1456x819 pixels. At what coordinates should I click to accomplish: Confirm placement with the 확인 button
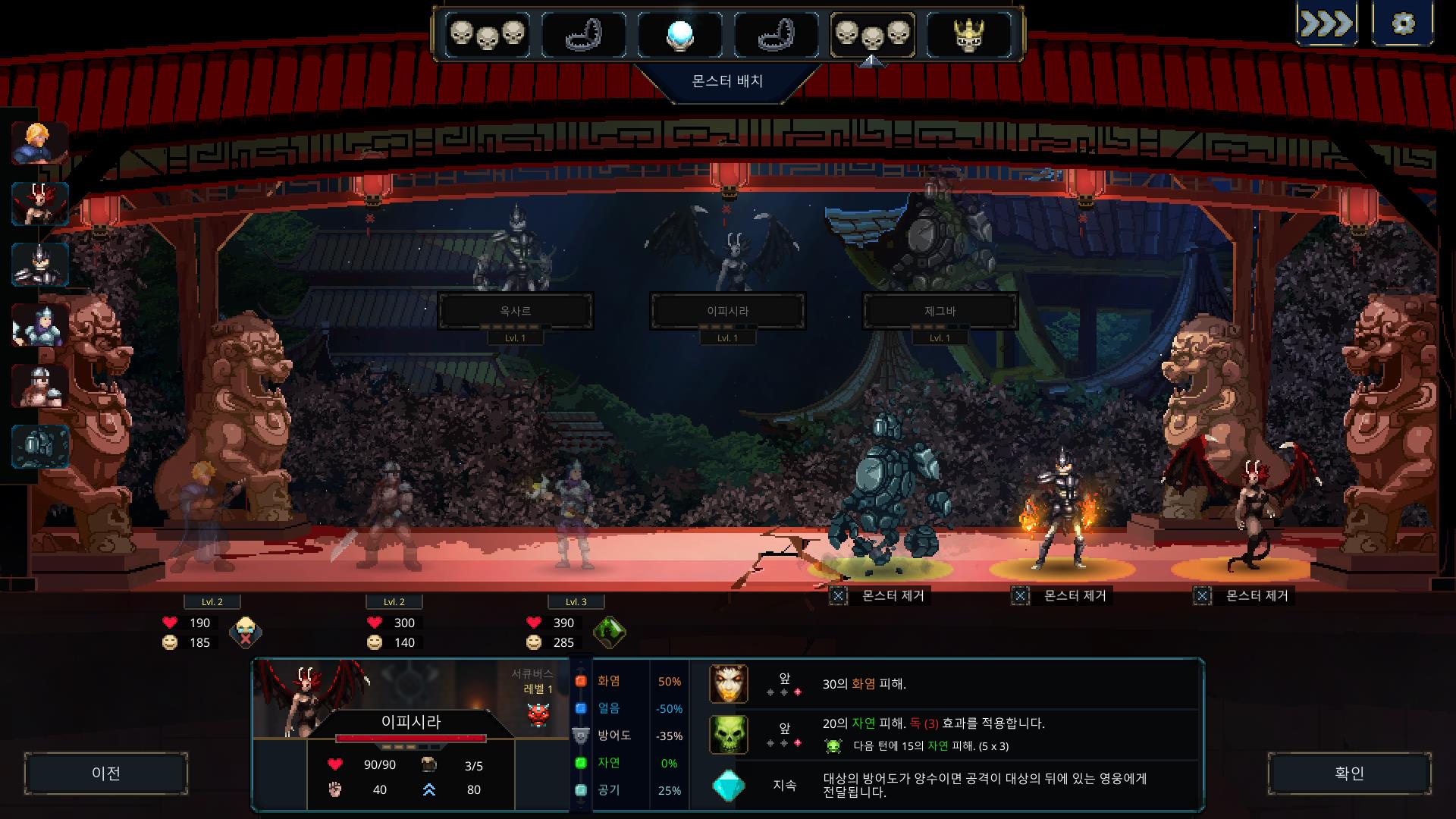tap(1349, 773)
